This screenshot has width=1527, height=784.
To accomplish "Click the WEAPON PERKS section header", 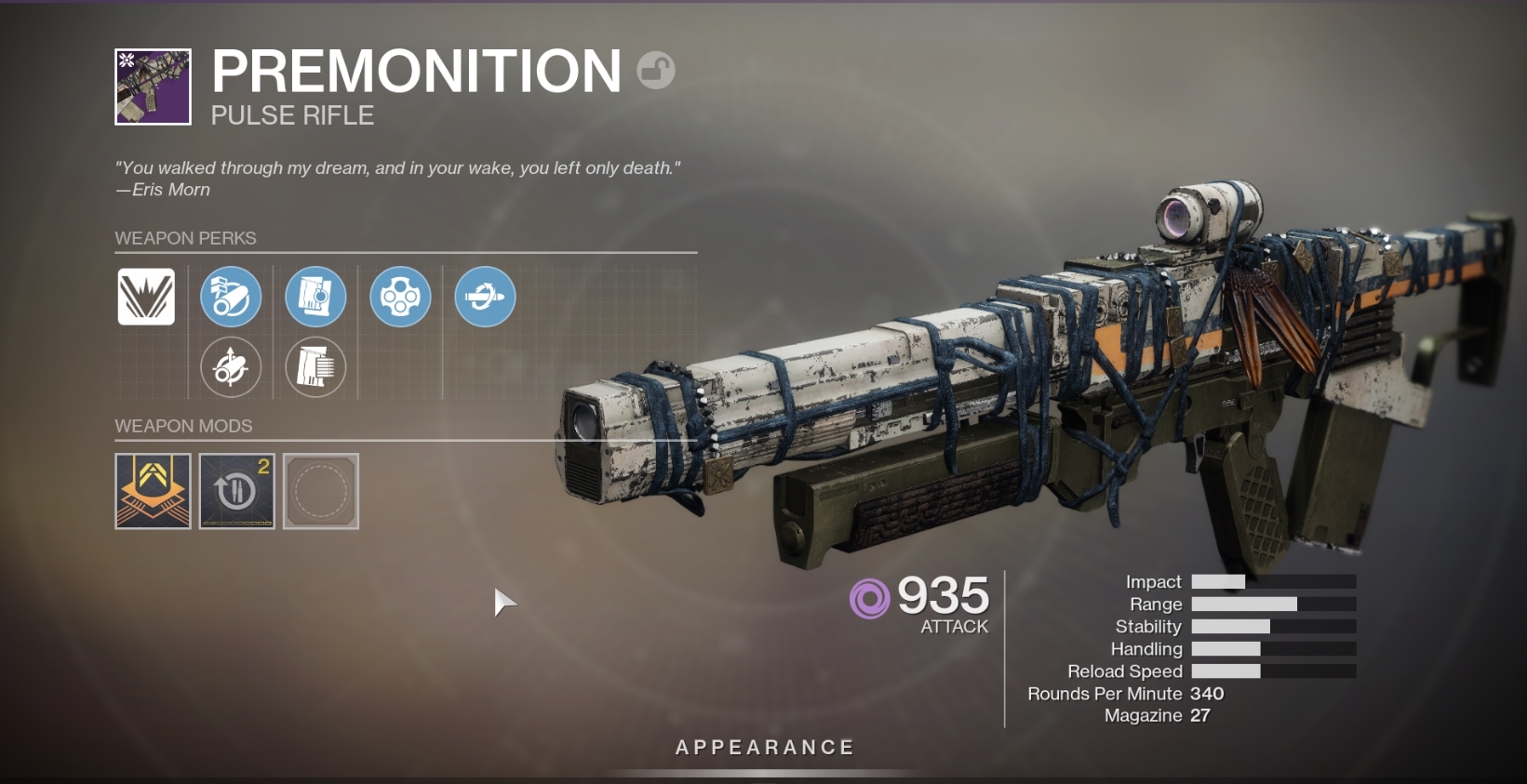I will coord(184,238).
